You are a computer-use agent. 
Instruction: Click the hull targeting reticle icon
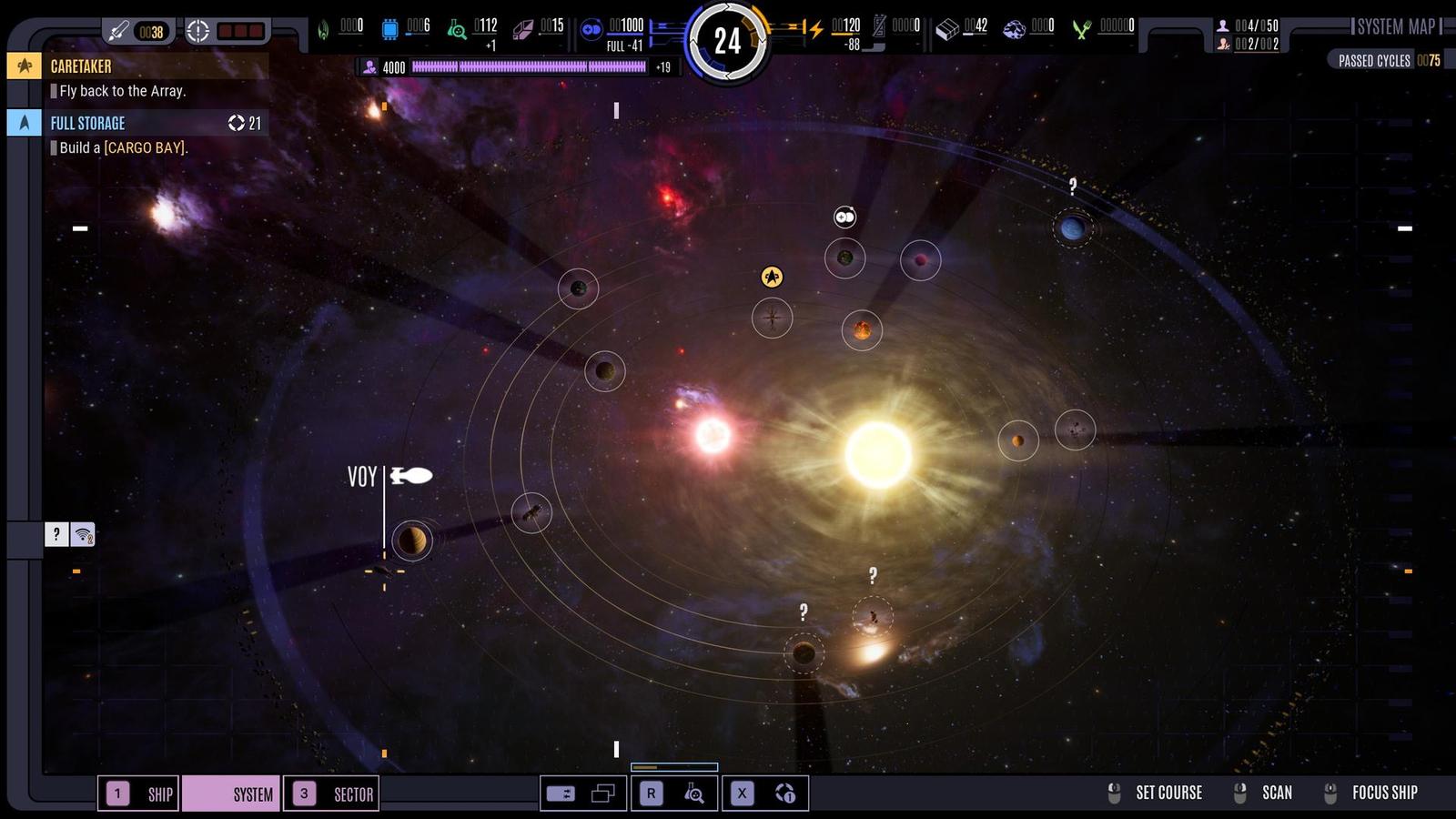[197, 32]
